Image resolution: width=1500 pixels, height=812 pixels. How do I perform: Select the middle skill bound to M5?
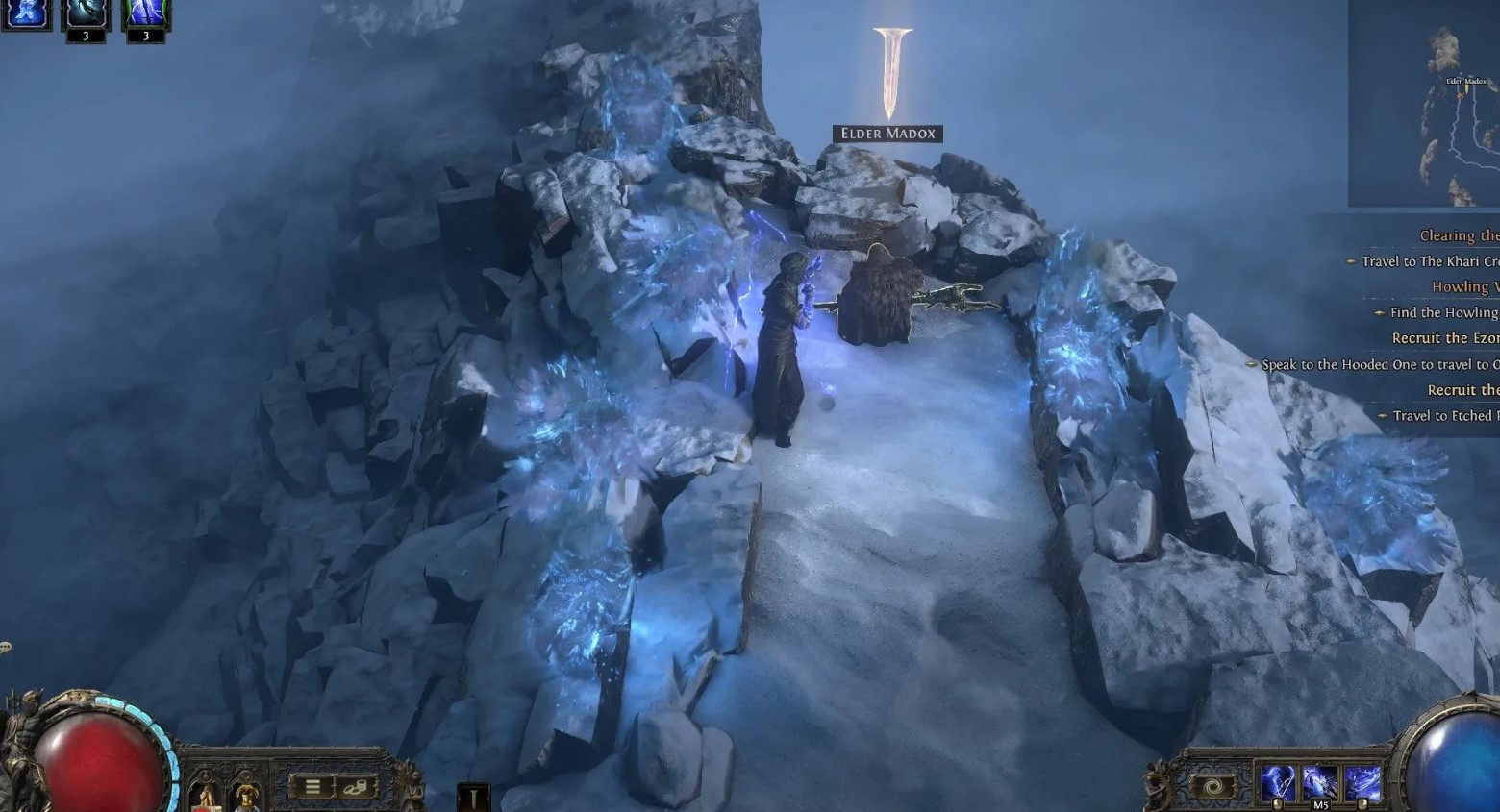point(1320,784)
